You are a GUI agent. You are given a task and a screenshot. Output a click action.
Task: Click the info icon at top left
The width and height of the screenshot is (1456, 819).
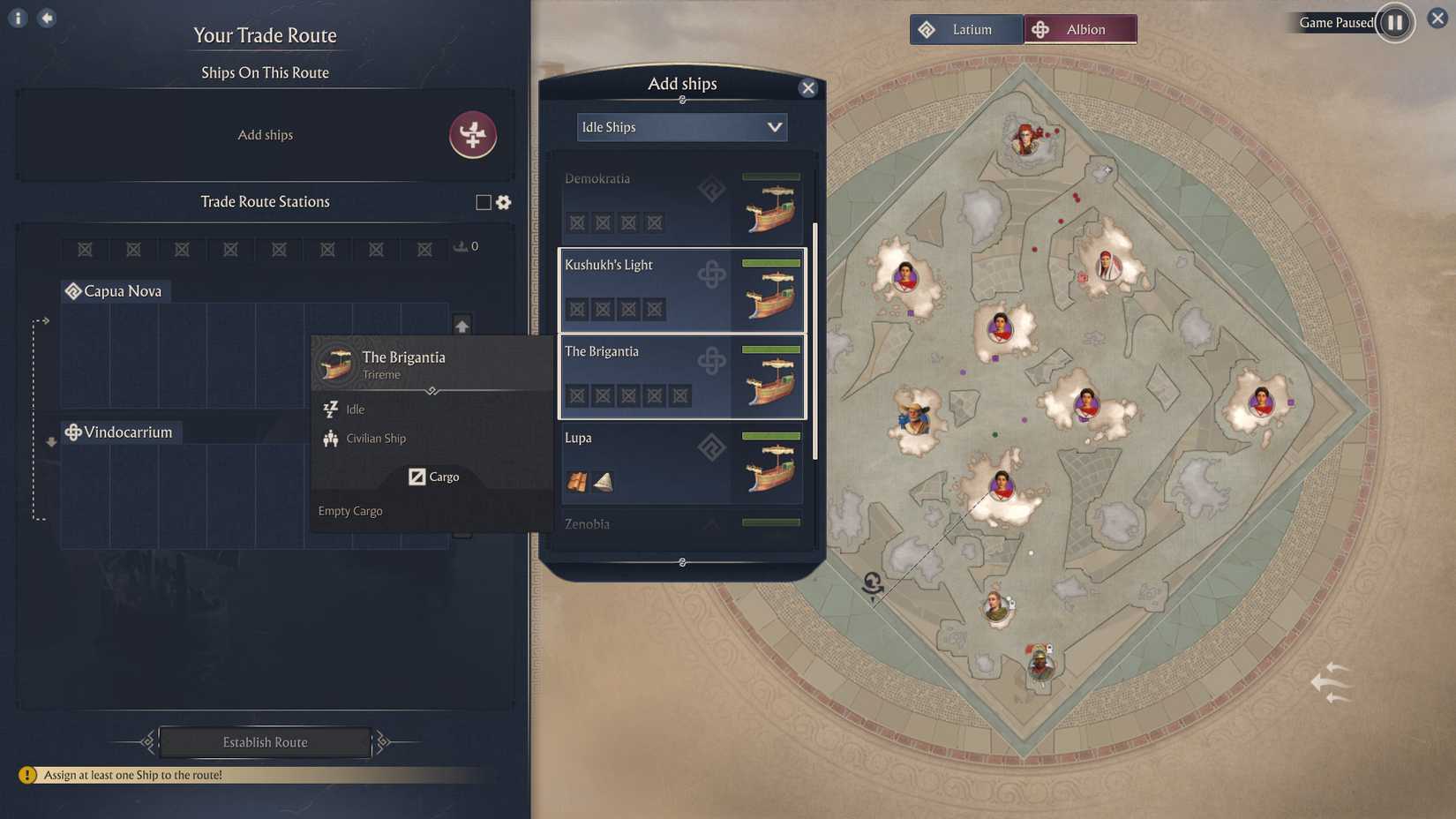point(17,18)
